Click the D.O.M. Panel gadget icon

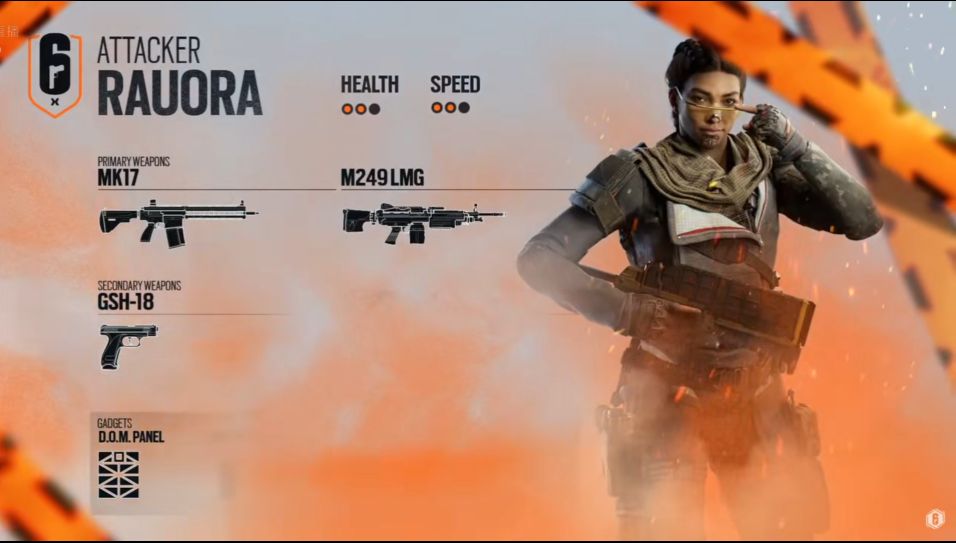click(118, 474)
